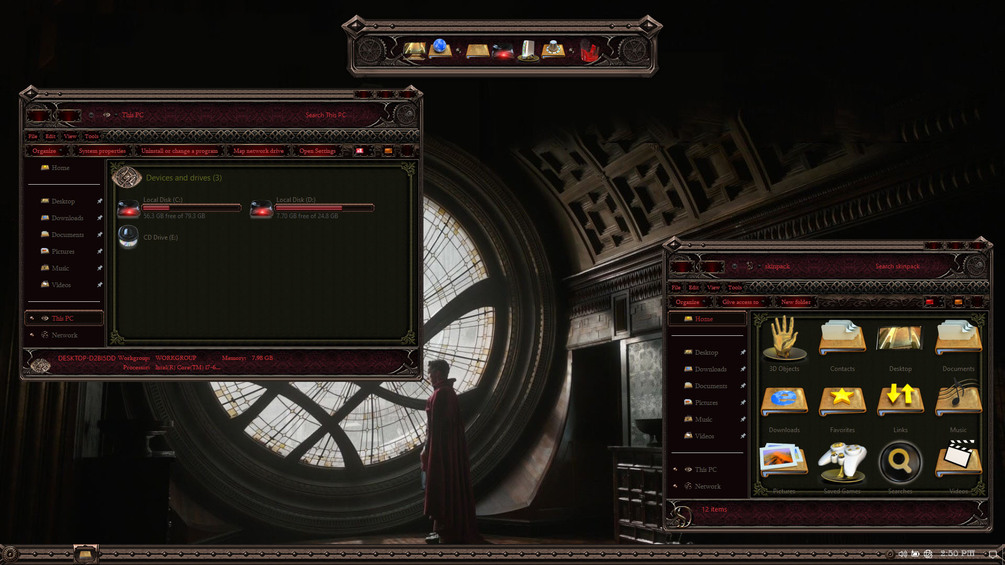Open Settings from the This PC toolbar
This screenshot has height=565, width=1005.
pyautogui.click(x=317, y=151)
